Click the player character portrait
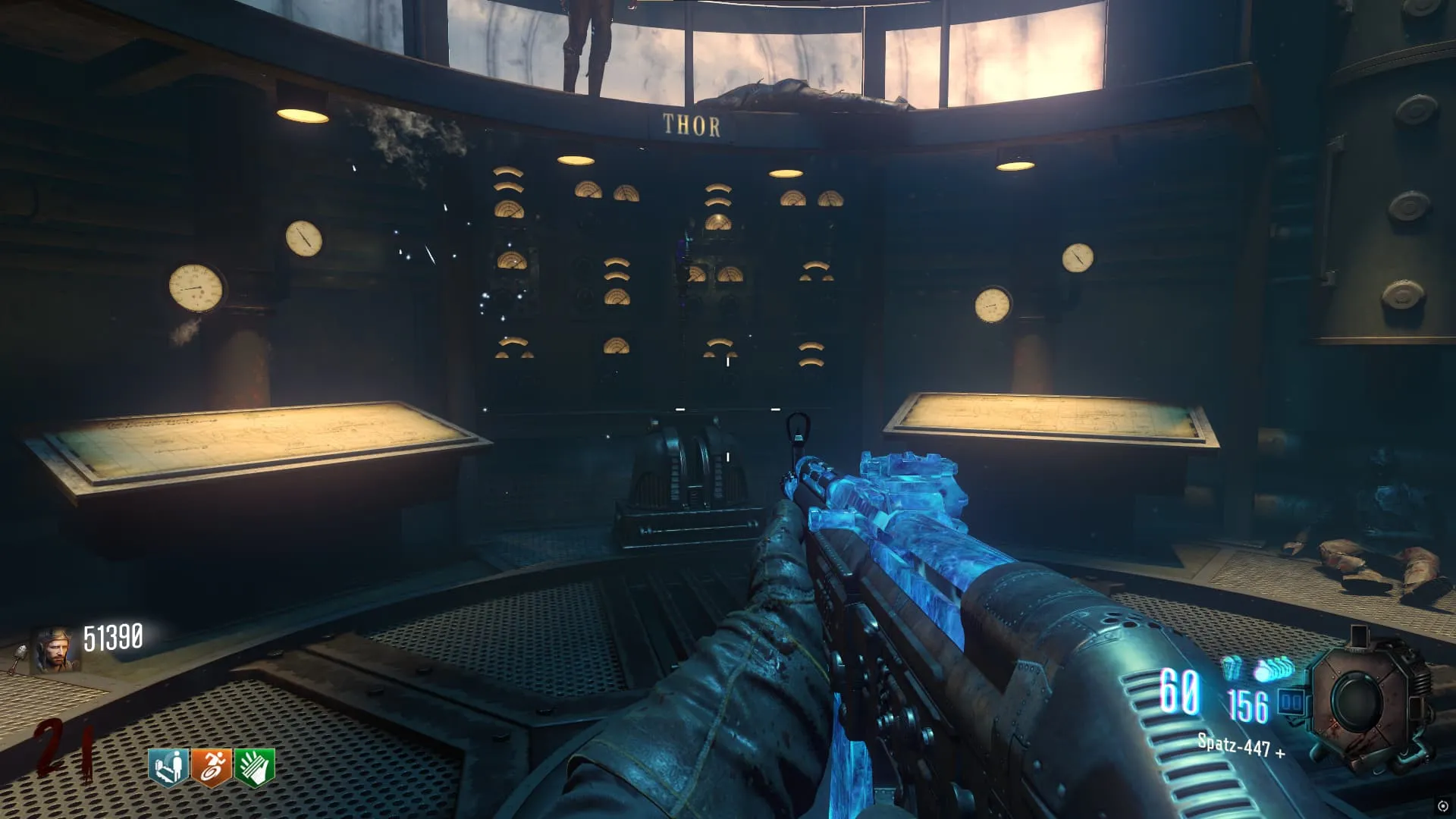The image size is (1456, 819). pyautogui.click(x=55, y=650)
